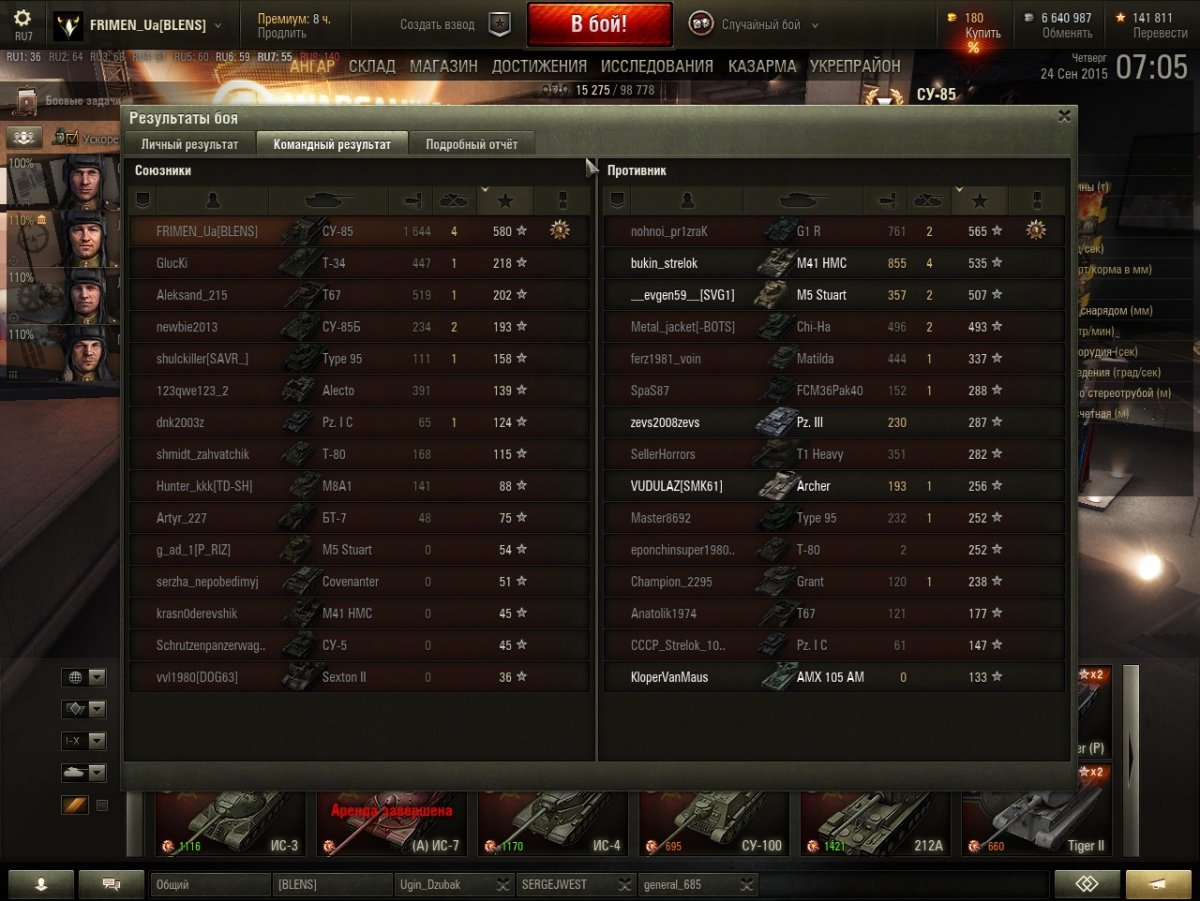Select GlucKi's row in the allies list
The width and height of the screenshot is (1200, 901).
click(x=359, y=263)
